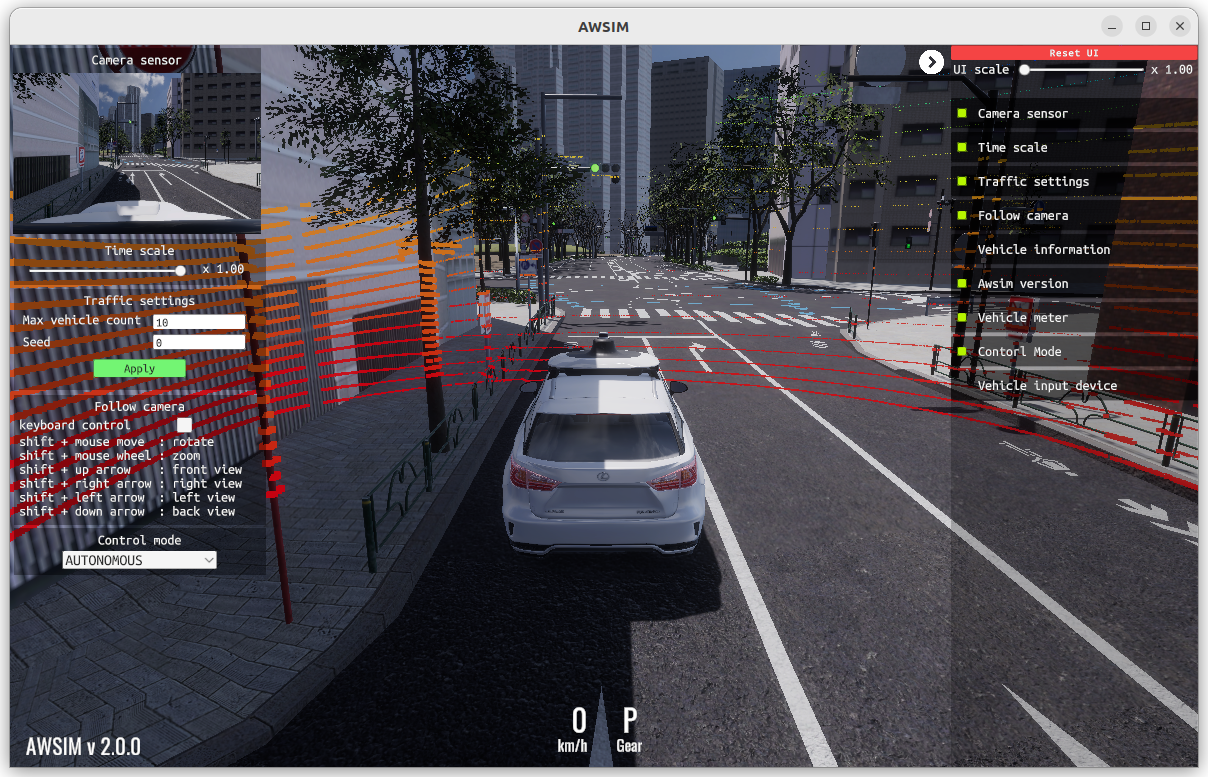Close the AWSIM window
This screenshot has width=1208, height=777.
[x=1182, y=26]
